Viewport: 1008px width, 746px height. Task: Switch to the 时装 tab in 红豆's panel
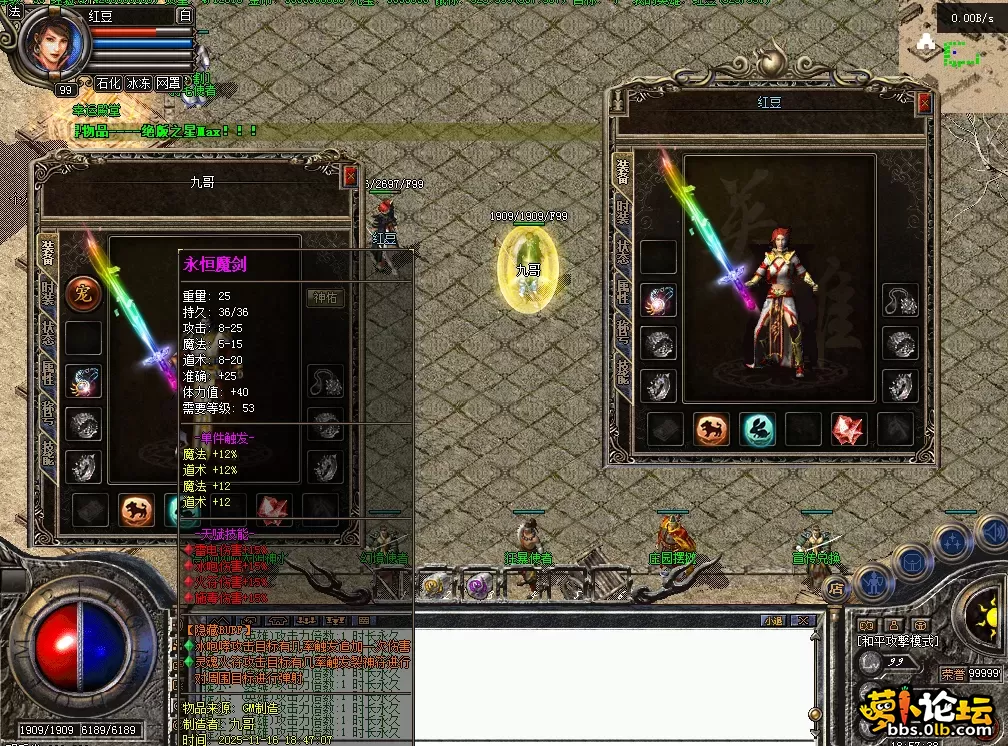[x=622, y=213]
